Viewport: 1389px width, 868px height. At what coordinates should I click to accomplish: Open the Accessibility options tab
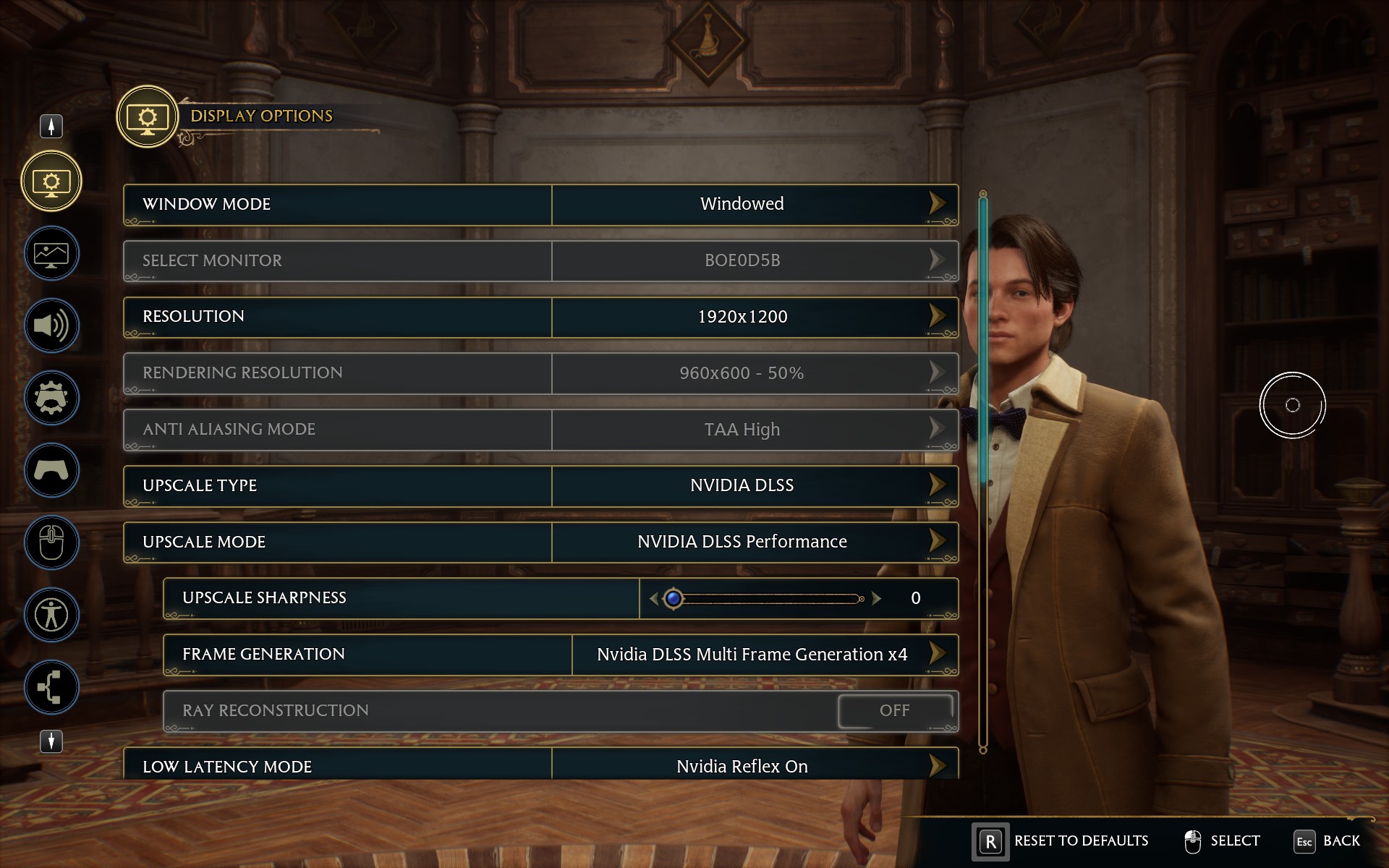tap(51, 615)
